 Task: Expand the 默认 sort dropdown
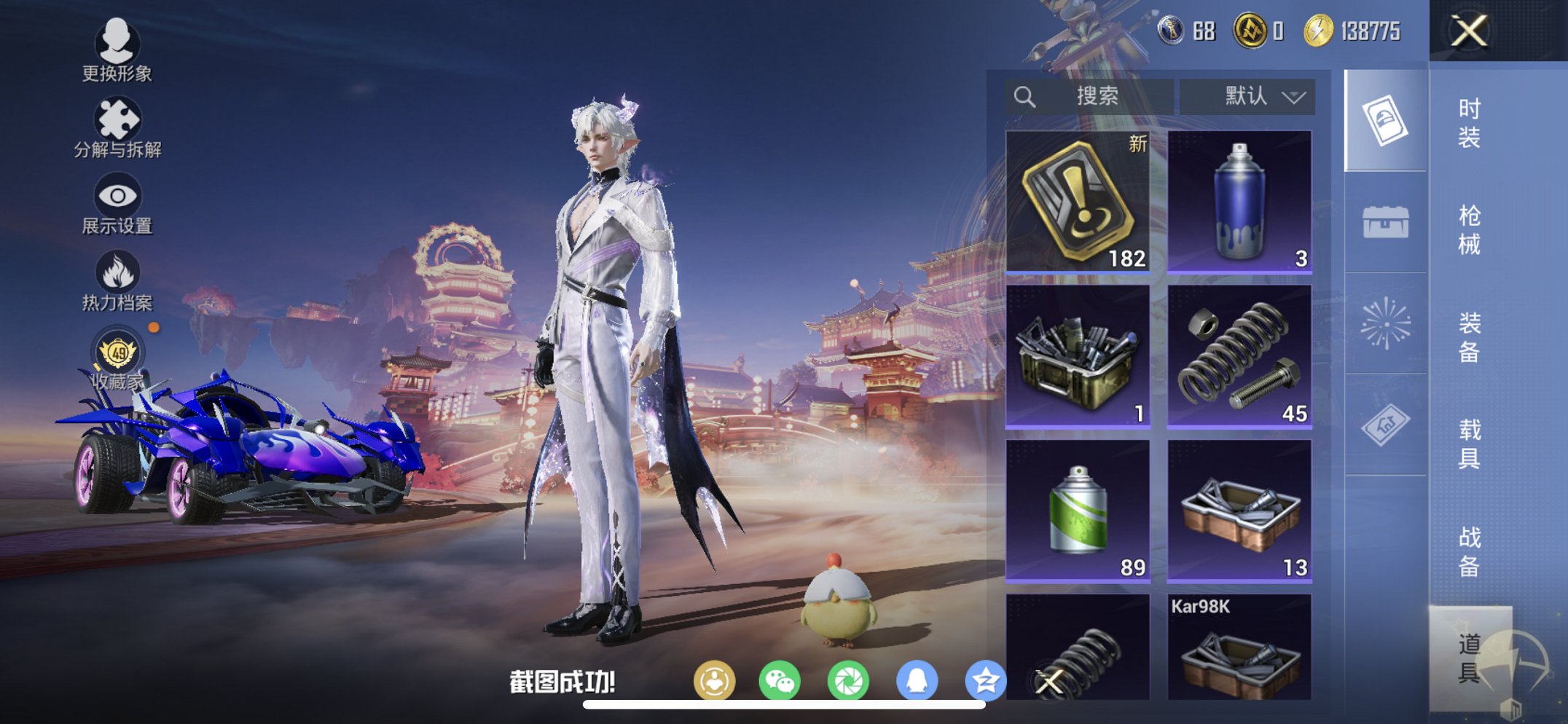coord(1247,96)
